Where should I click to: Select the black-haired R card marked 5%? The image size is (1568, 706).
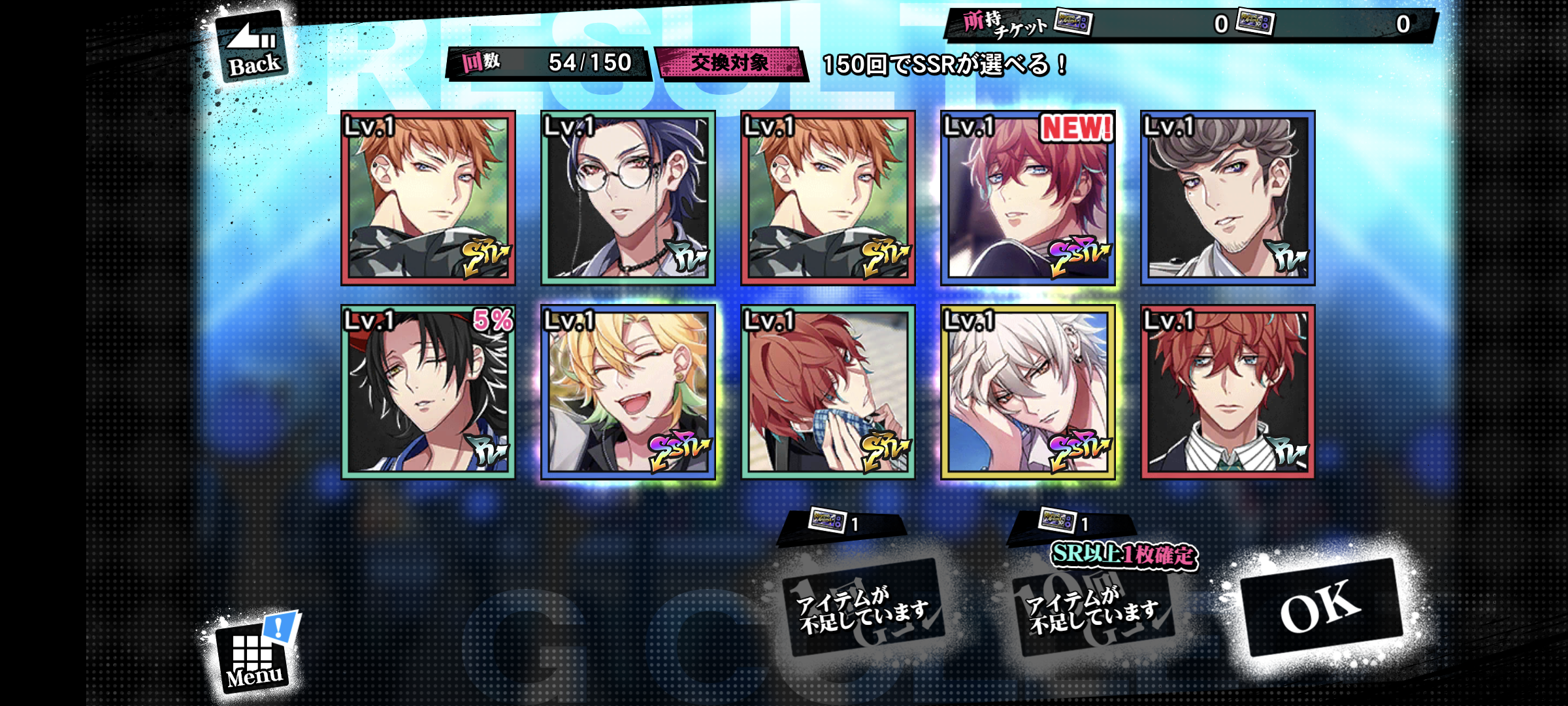[x=428, y=392]
